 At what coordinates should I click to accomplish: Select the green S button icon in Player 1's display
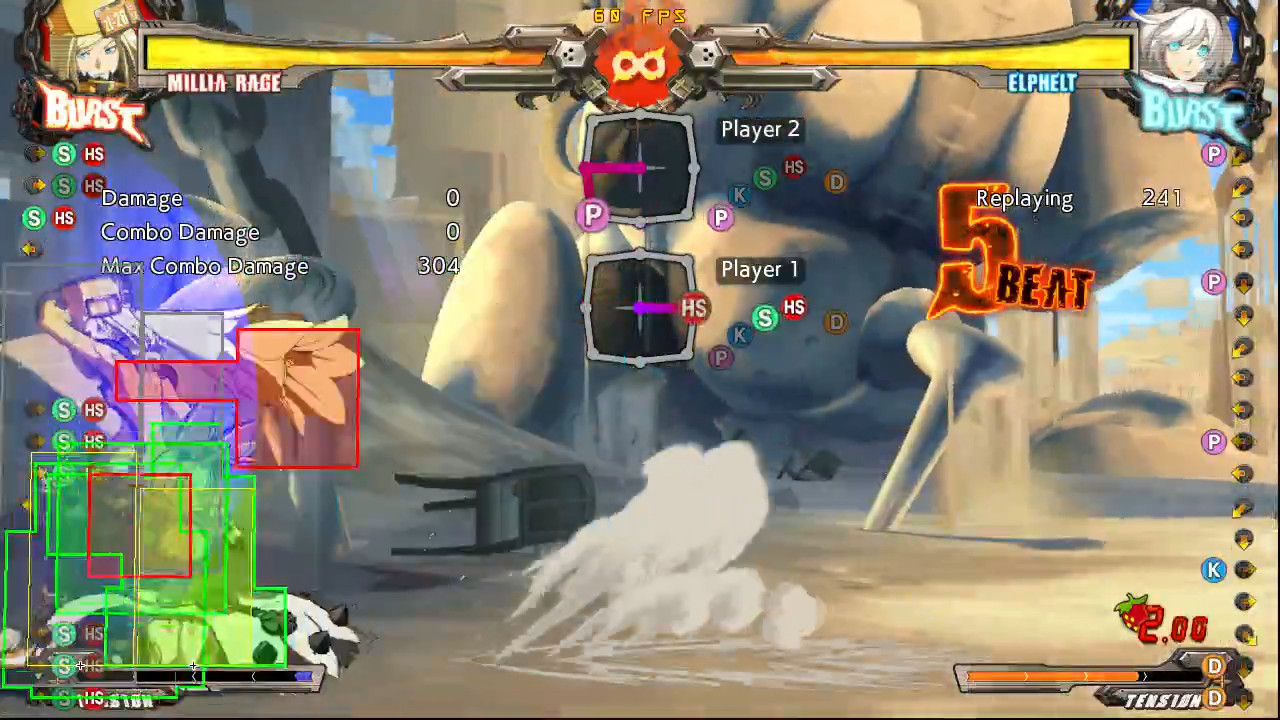tap(765, 320)
